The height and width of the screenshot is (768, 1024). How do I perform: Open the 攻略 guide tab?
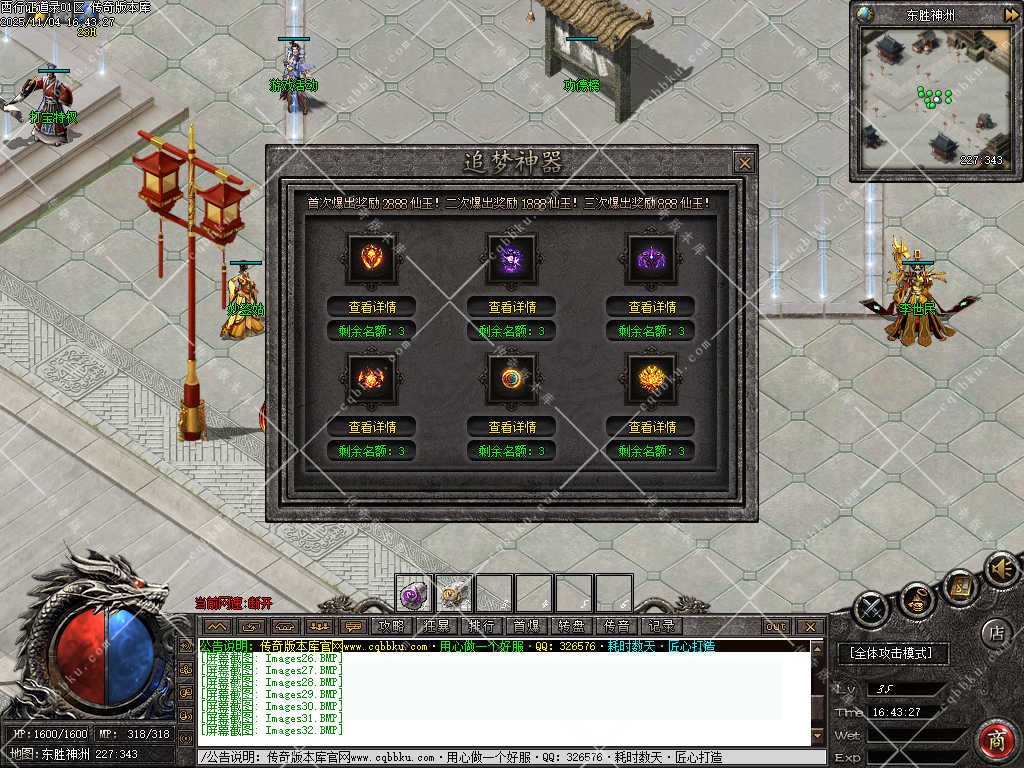tap(391, 626)
